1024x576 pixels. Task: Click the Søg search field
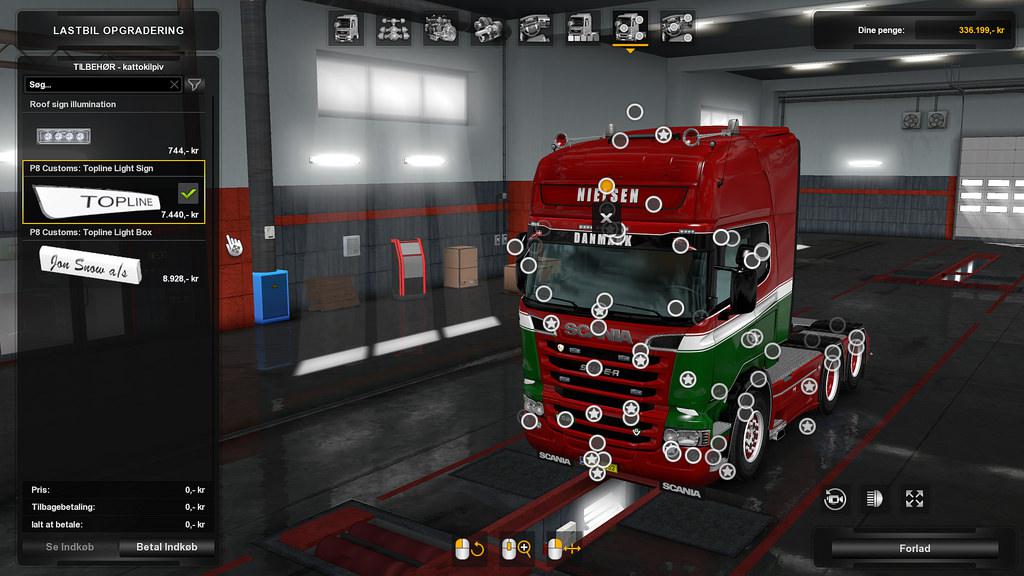[x=97, y=85]
